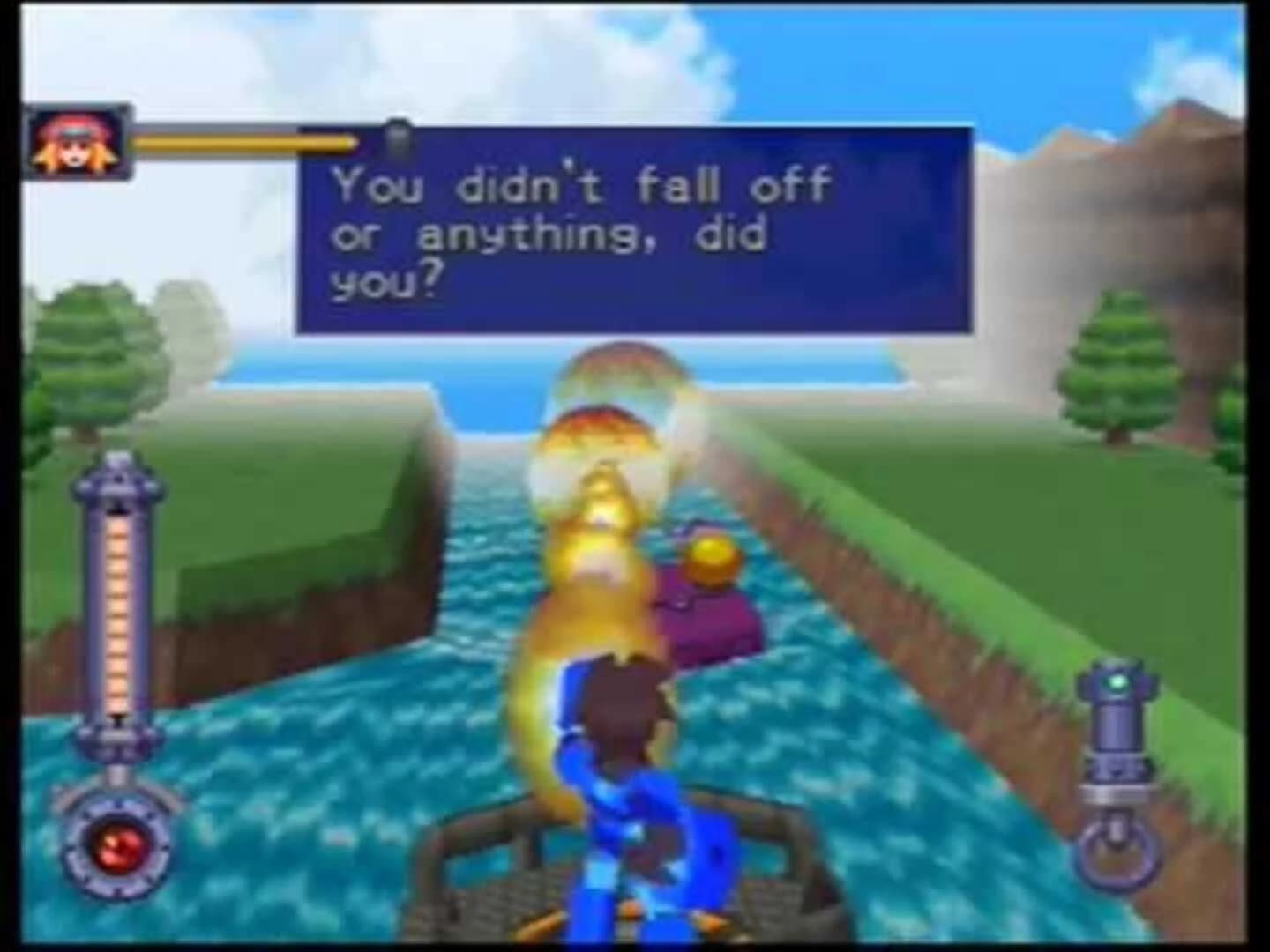Select the golden cannonball on the boat
The image size is (1270, 952).
713,558
